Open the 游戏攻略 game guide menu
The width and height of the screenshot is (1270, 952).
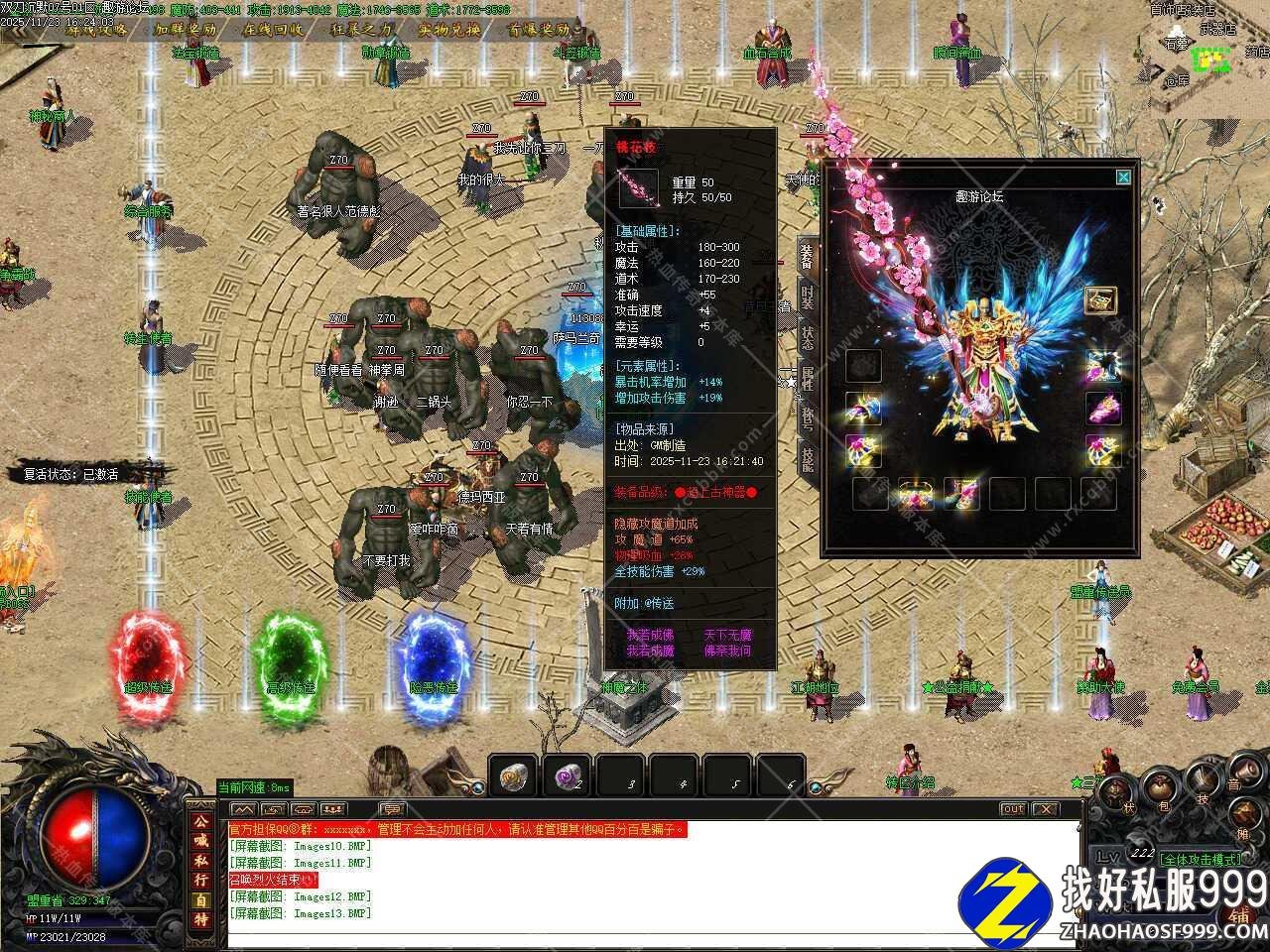[x=96, y=29]
